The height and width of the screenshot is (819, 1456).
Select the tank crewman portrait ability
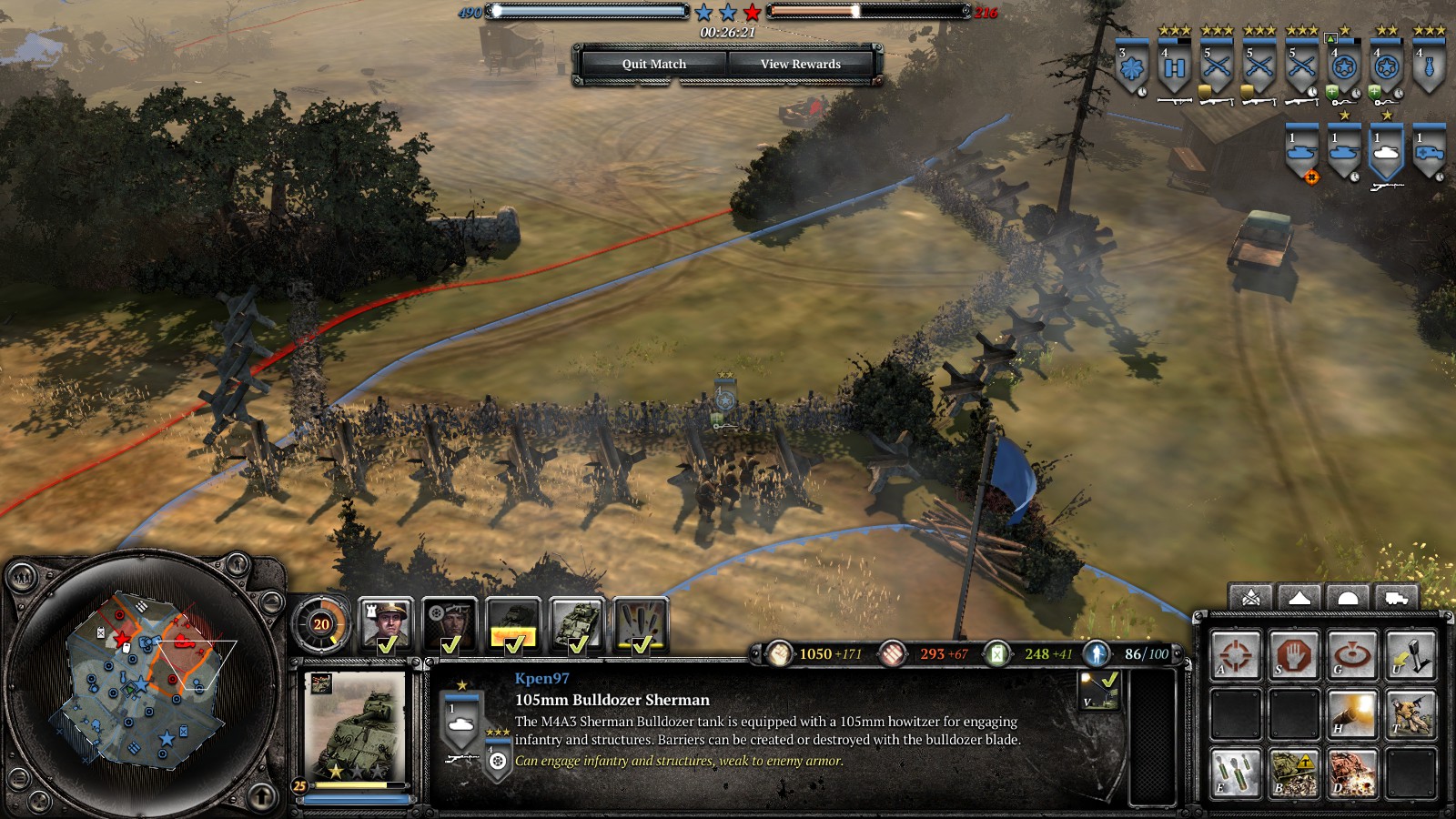(450, 625)
